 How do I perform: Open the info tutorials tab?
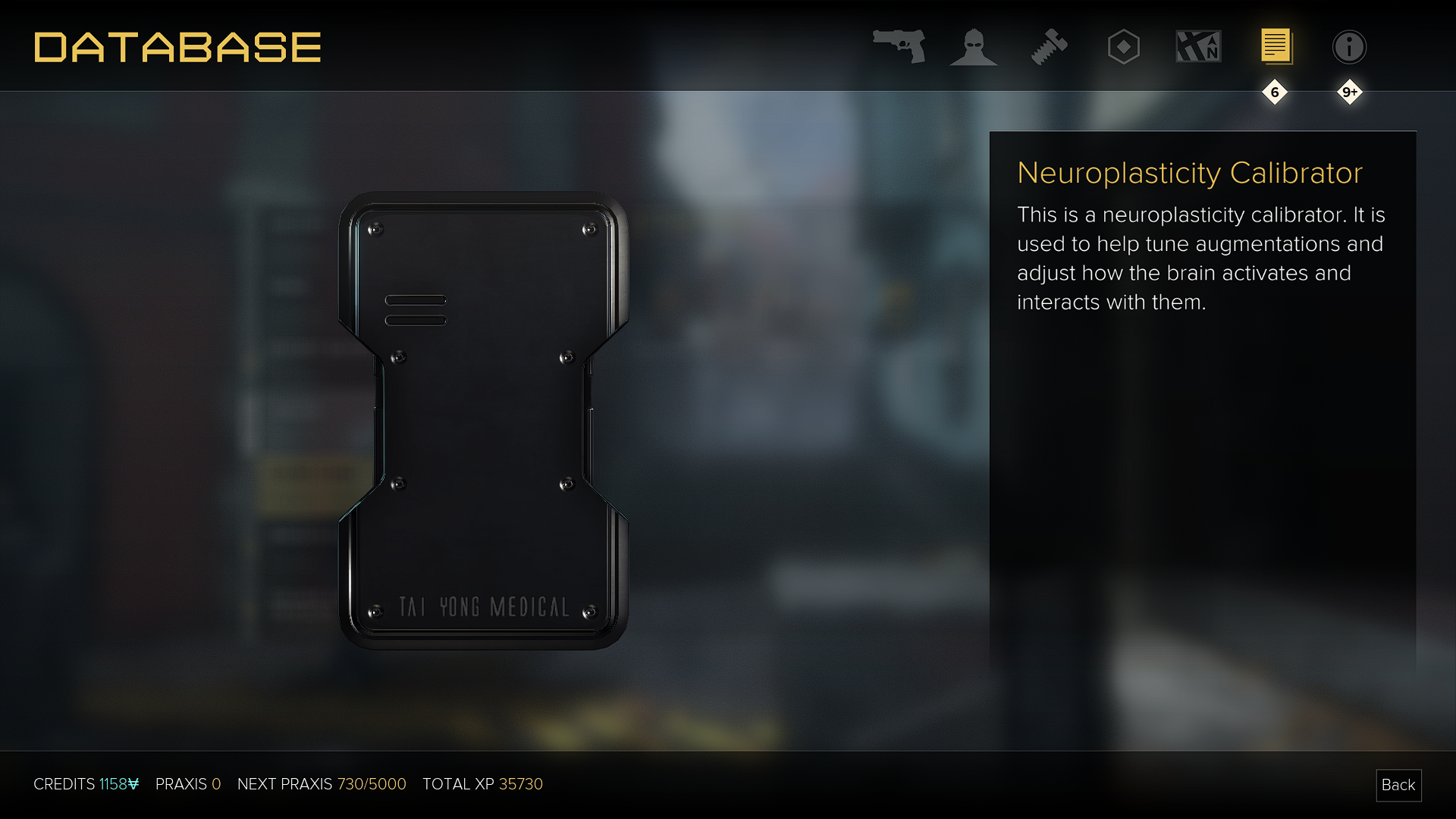point(1349,47)
